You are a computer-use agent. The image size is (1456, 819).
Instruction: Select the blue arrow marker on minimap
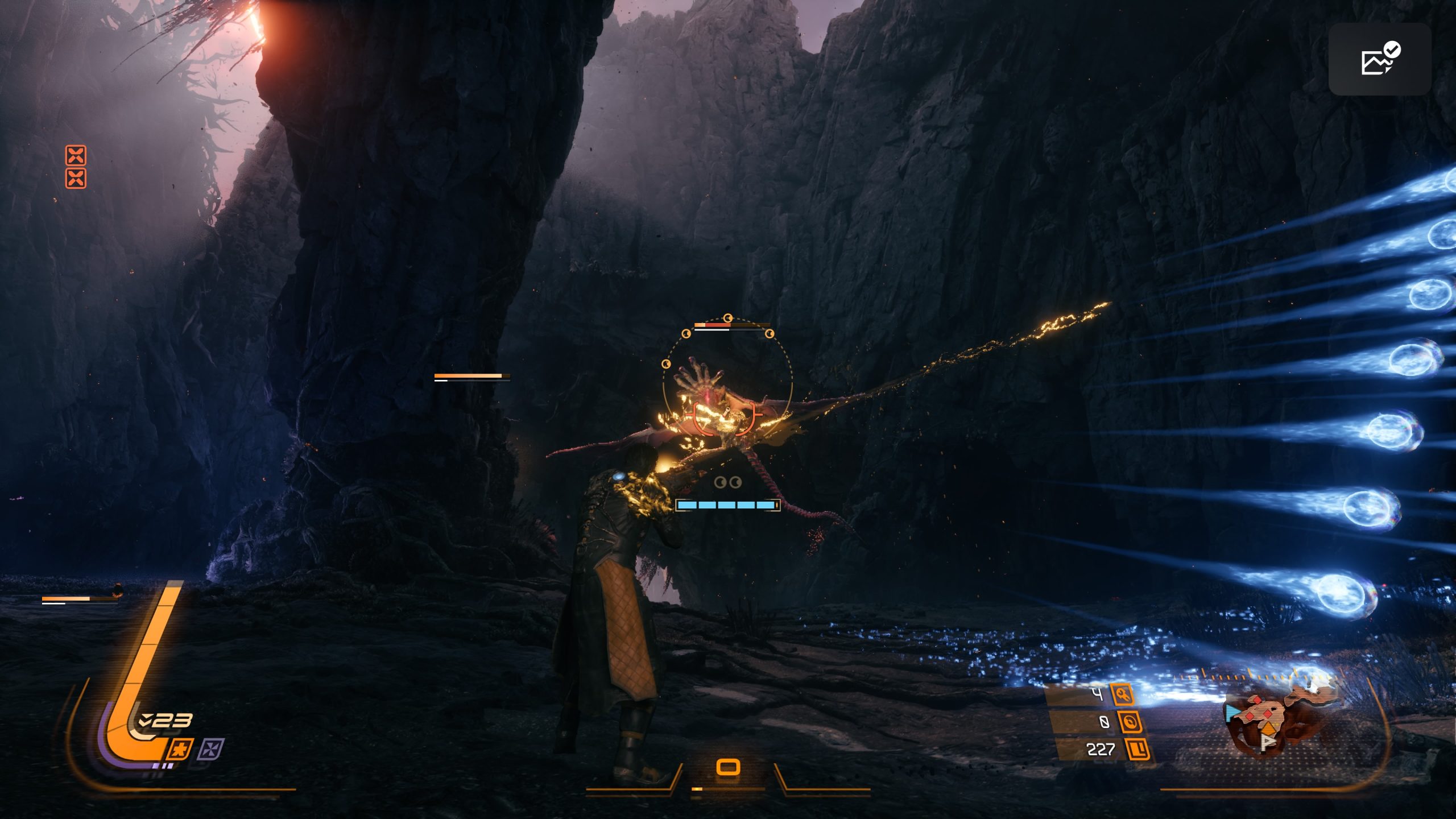(1232, 713)
